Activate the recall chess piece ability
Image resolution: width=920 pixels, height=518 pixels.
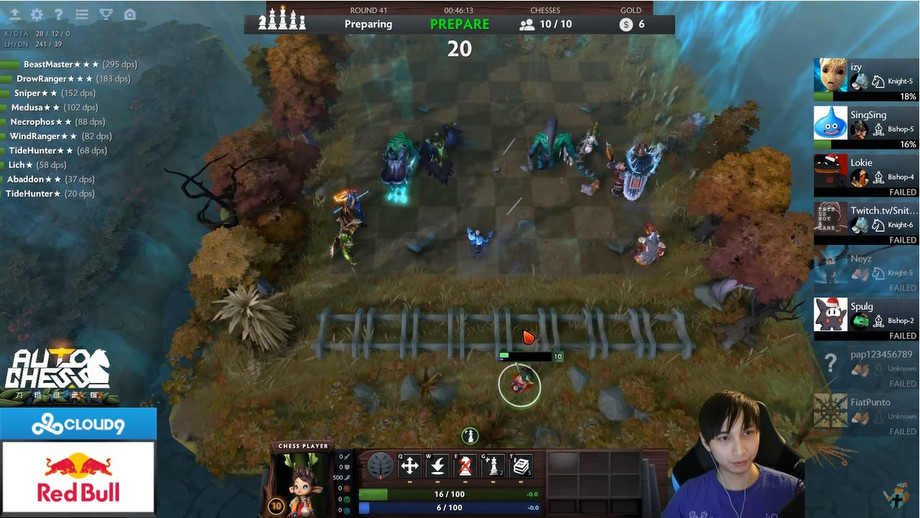tap(437, 466)
